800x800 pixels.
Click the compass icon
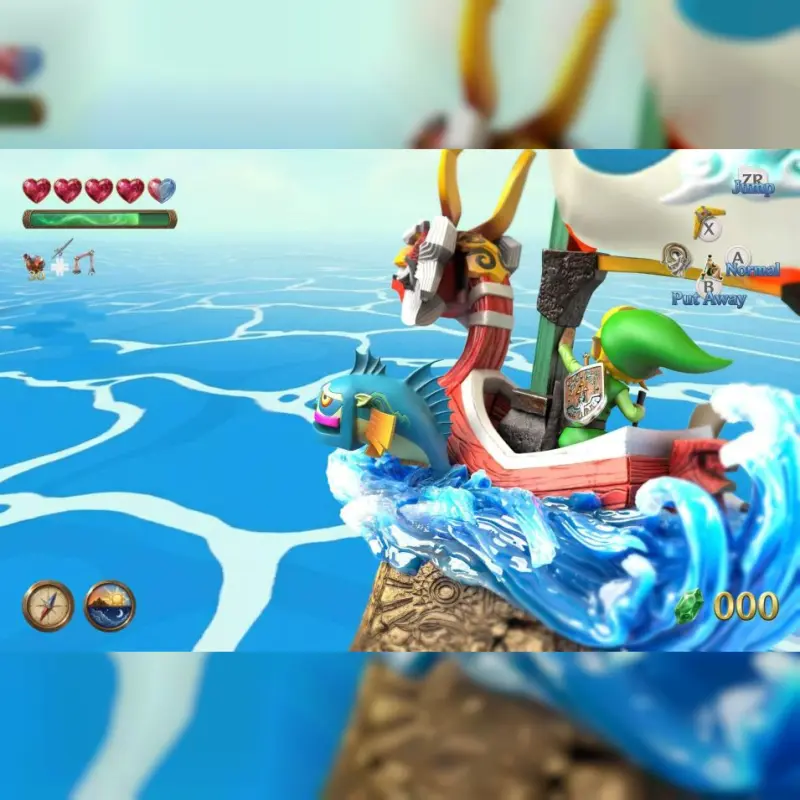click(x=48, y=606)
